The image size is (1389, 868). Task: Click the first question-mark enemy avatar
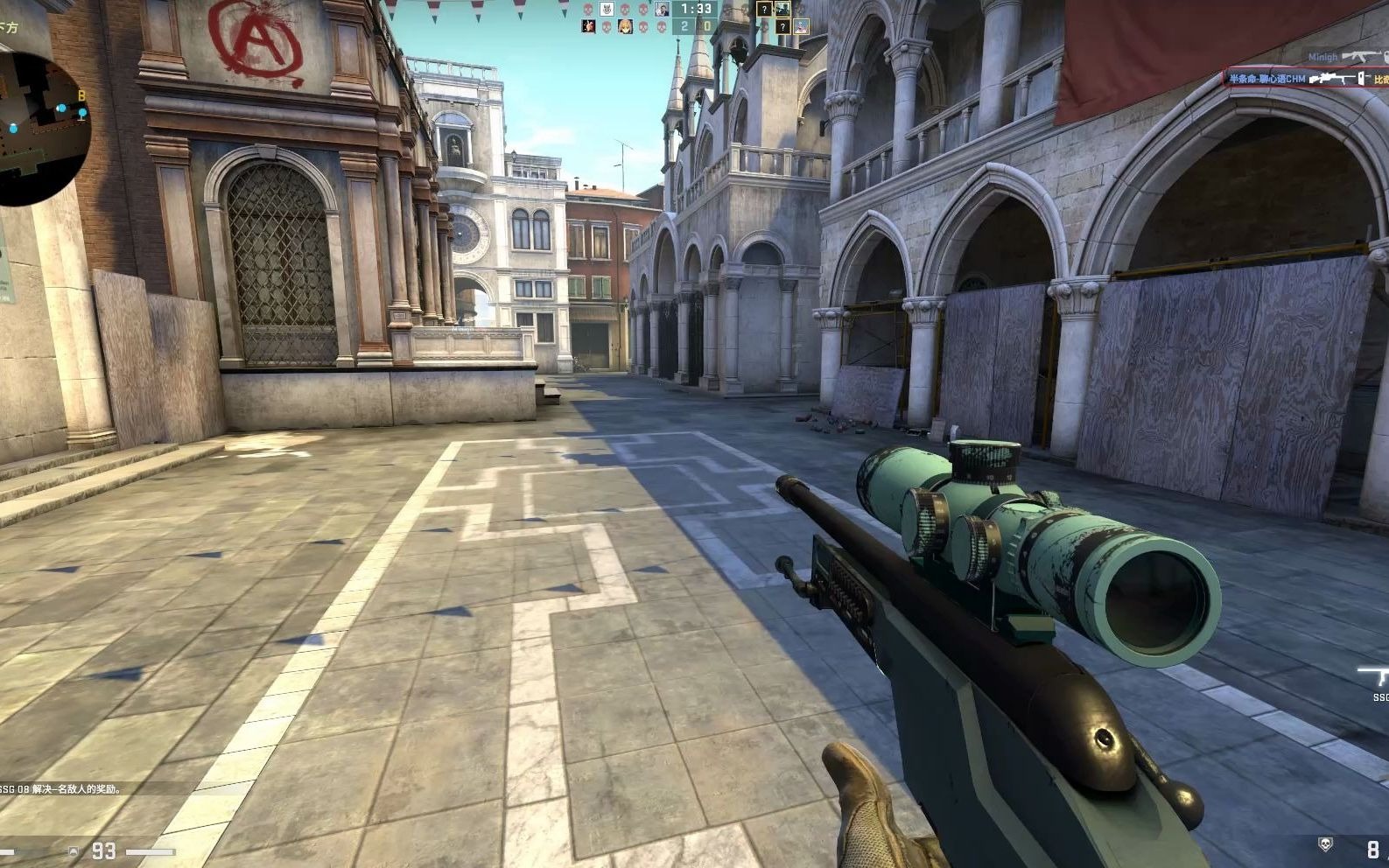(x=765, y=10)
